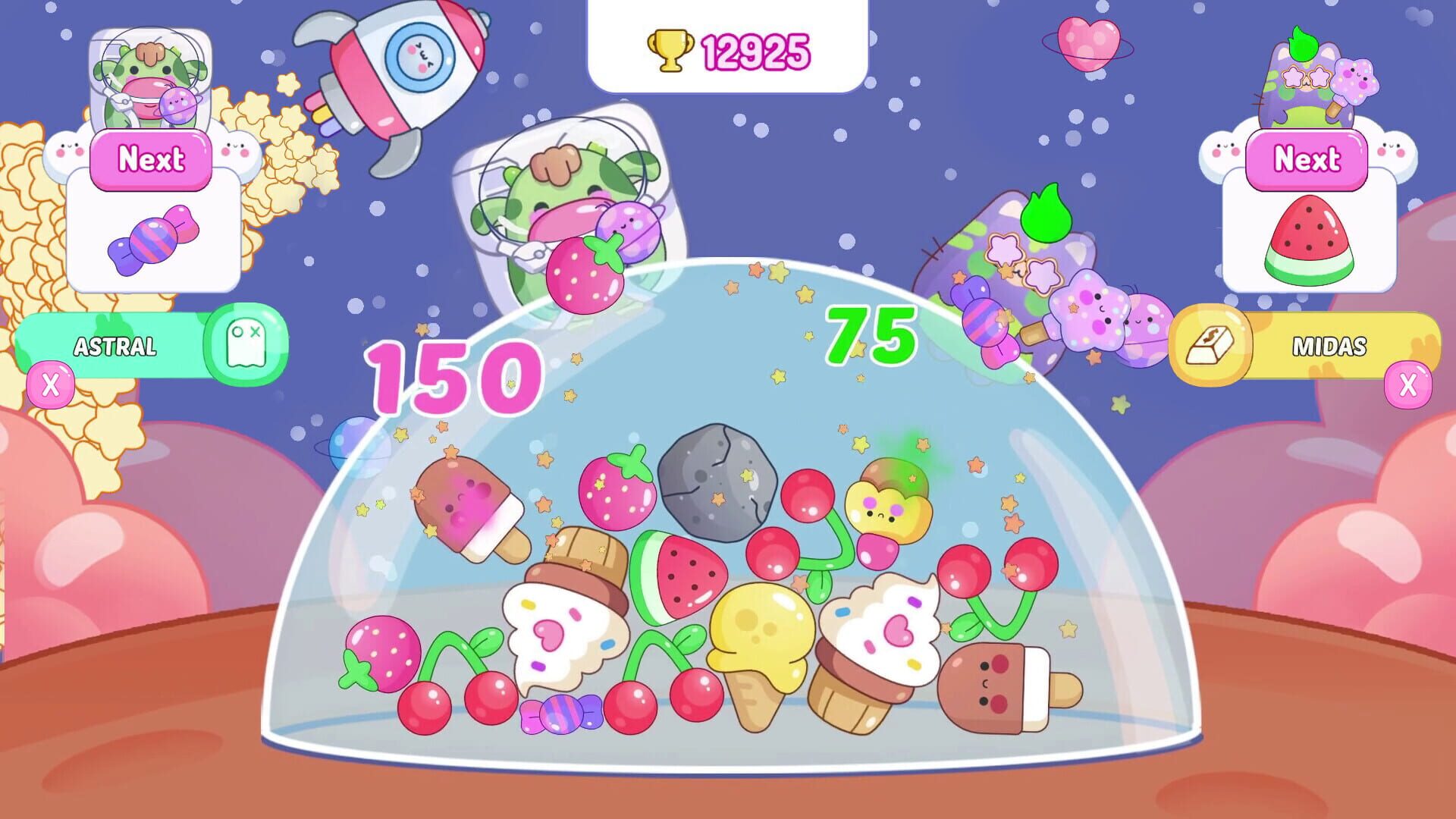Click the left Next label button
Viewport: 1456px width, 819px height.
click(x=149, y=158)
